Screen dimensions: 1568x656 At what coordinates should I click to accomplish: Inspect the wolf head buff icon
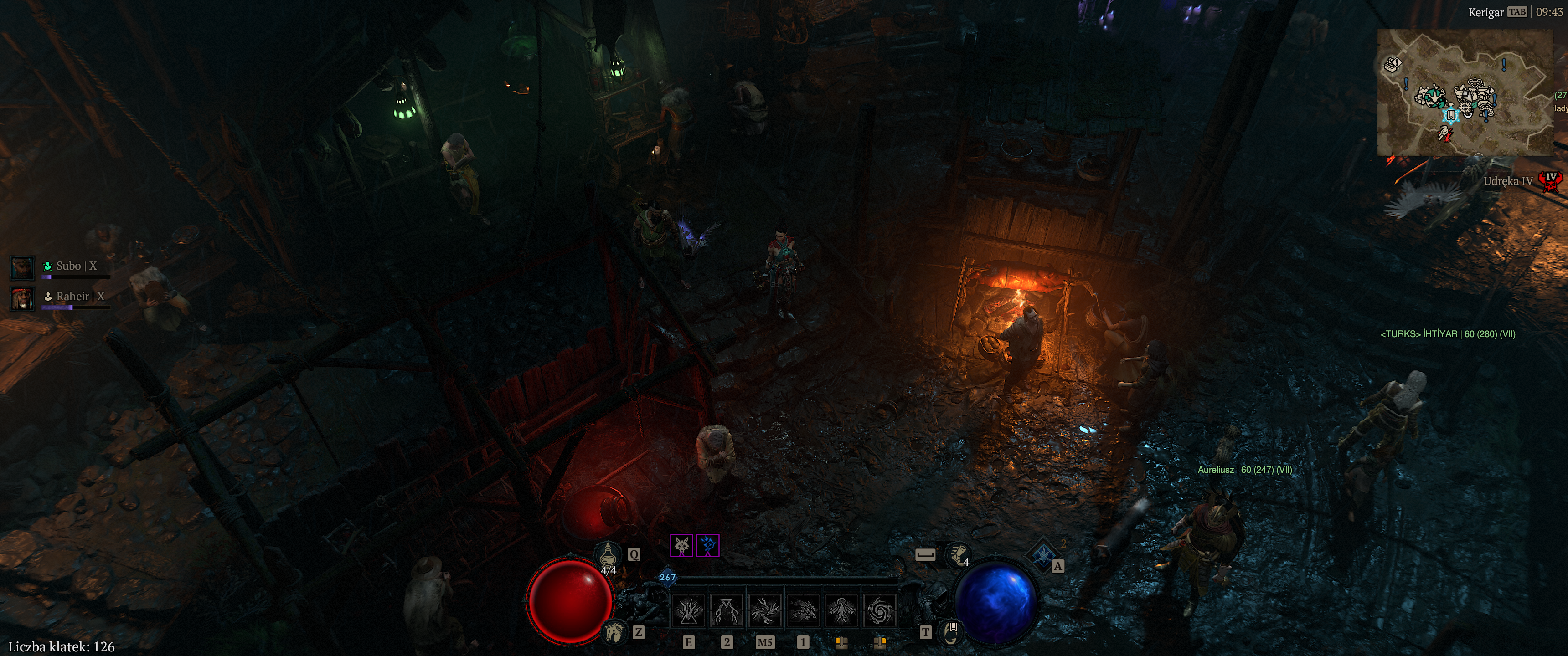click(682, 546)
